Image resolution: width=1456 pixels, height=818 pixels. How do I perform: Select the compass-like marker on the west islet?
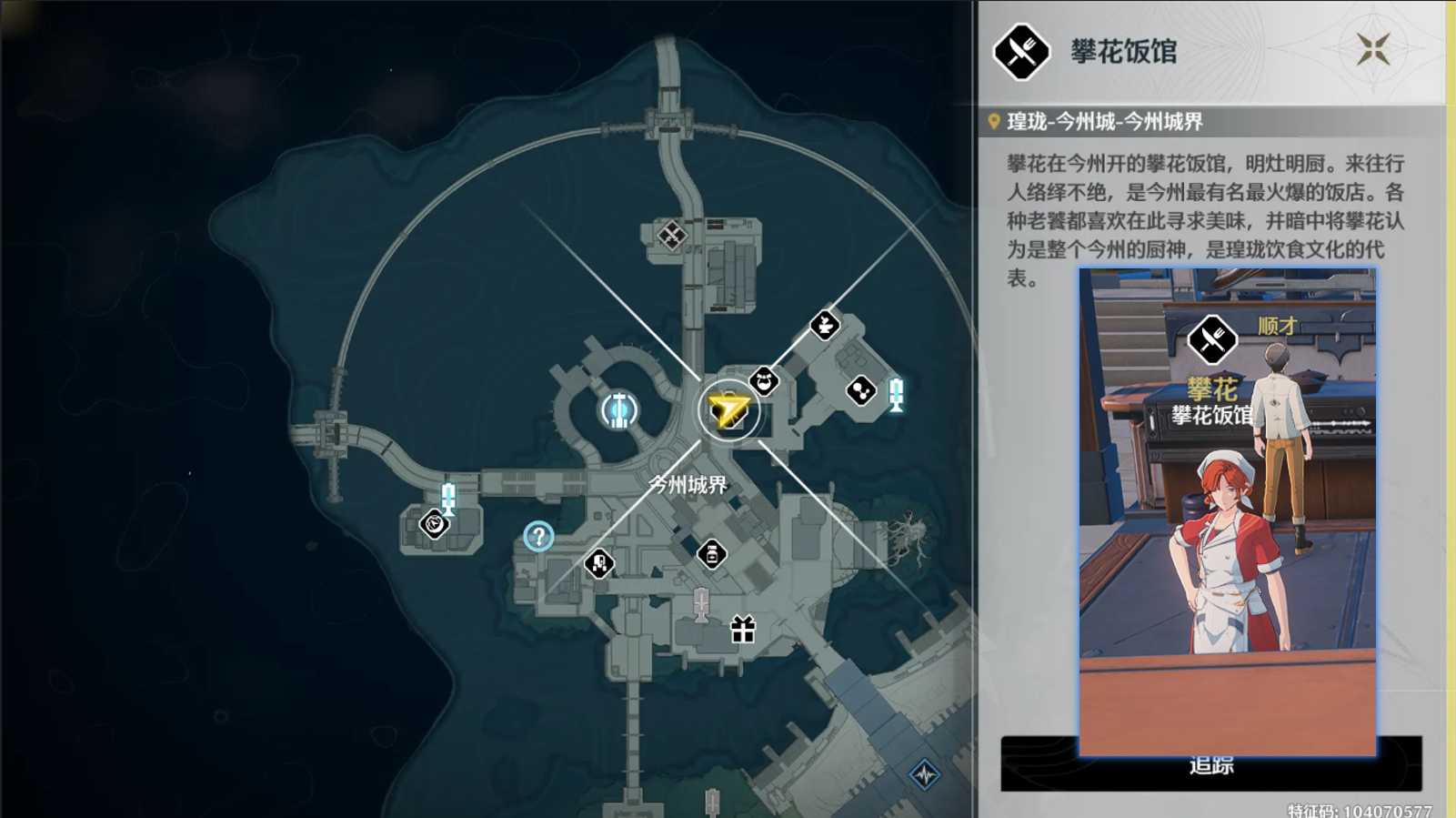[434, 524]
